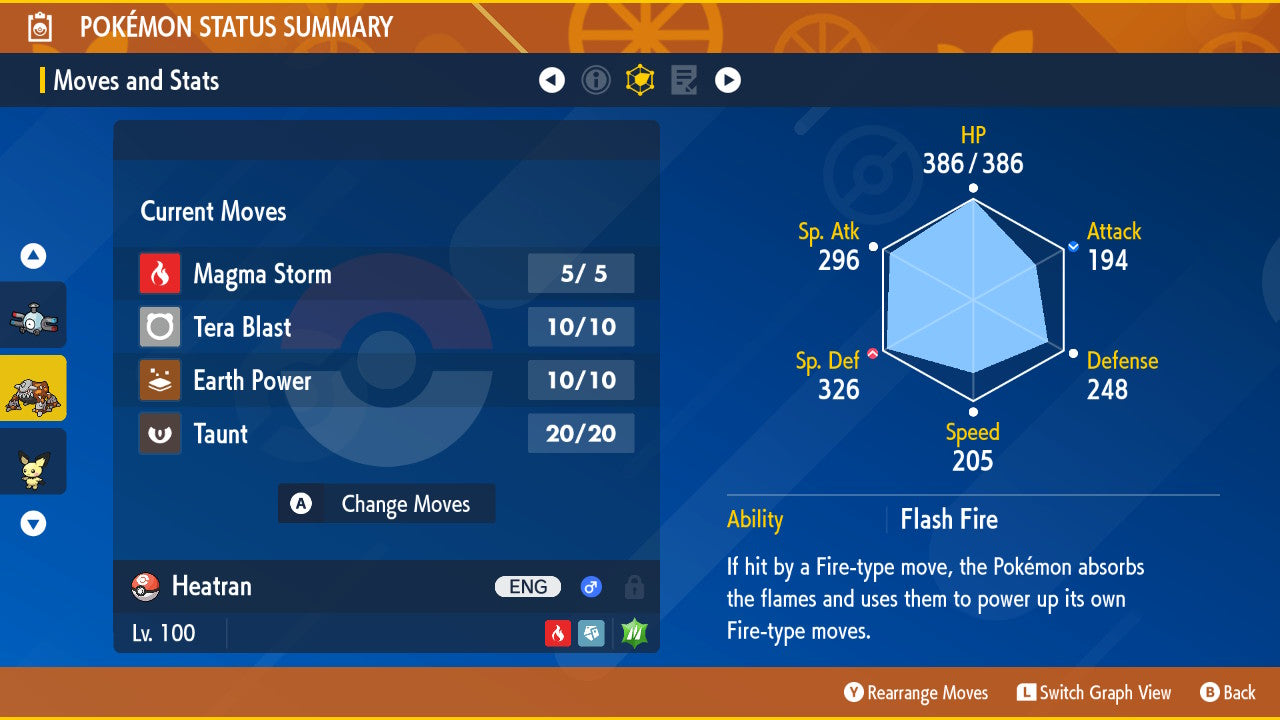Select Heatran's party thumbnail
The height and width of the screenshot is (720, 1280).
[x=33, y=388]
